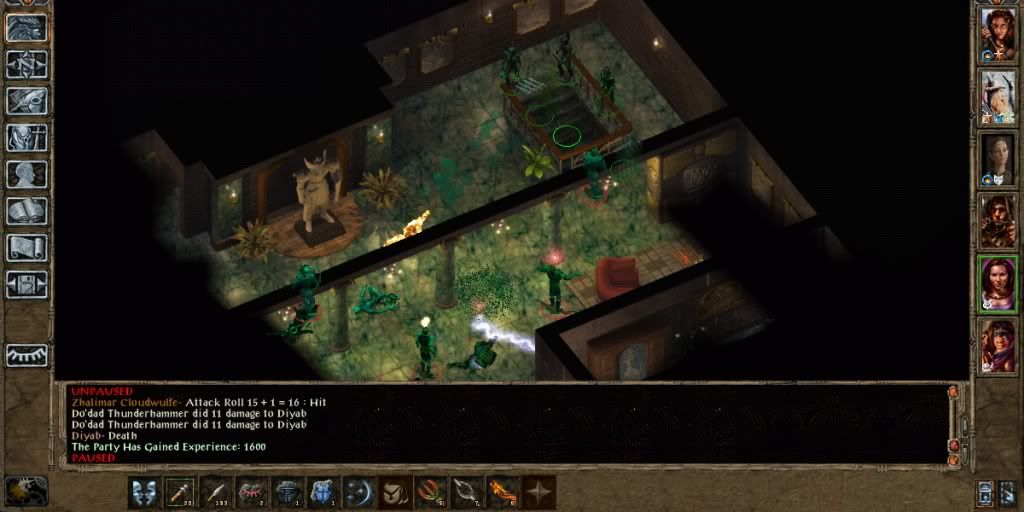Choose the pale dark-haired woman portrait
The height and width of the screenshot is (512, 1024).
click(997, 159)
